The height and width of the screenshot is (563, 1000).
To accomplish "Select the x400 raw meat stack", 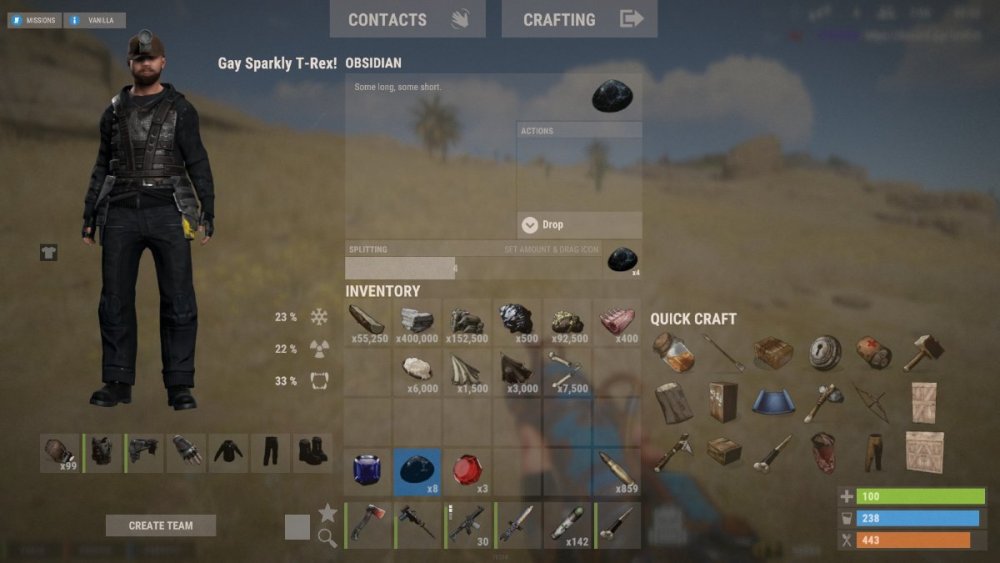I will click(616, 323).
